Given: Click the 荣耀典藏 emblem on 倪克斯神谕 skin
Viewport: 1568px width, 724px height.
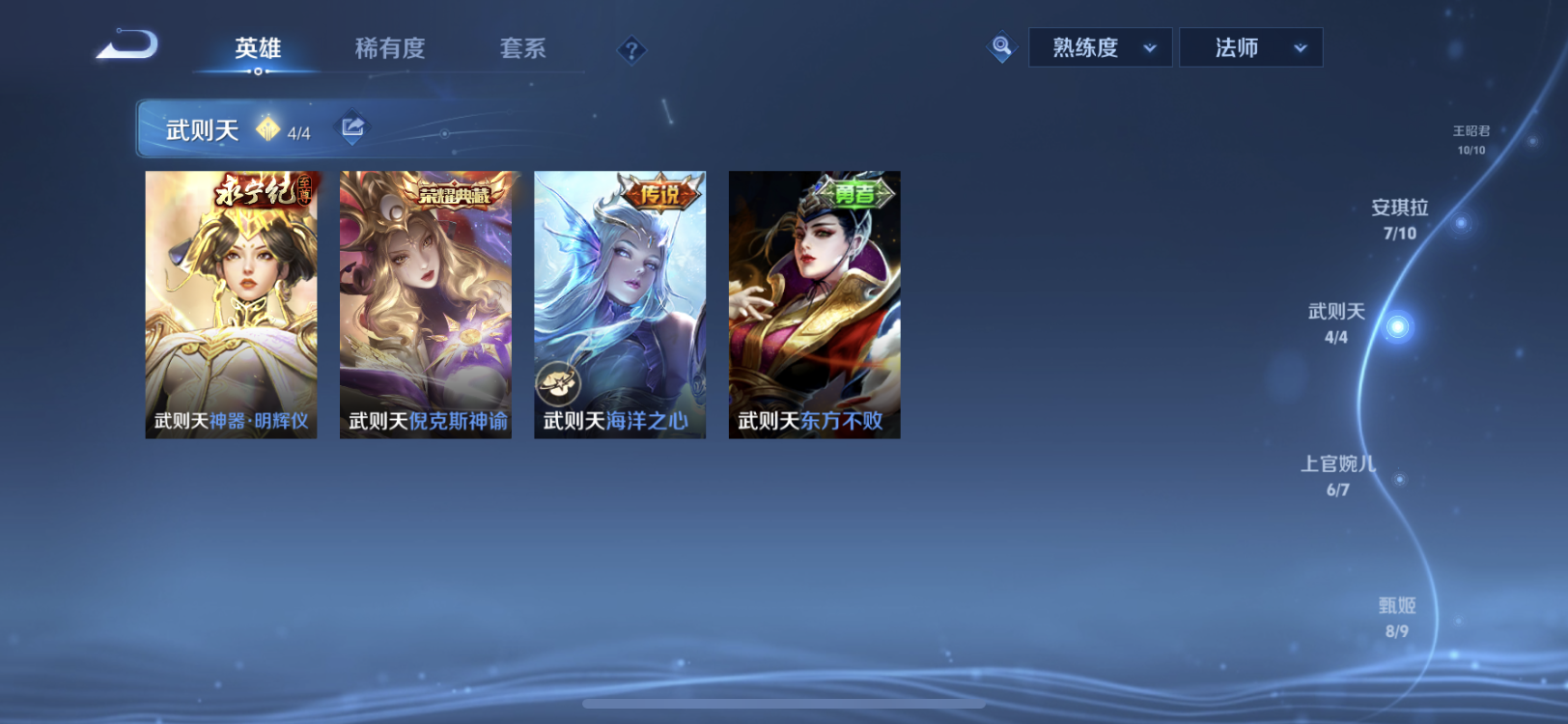Looking at the screenshot, I should 457,192.
